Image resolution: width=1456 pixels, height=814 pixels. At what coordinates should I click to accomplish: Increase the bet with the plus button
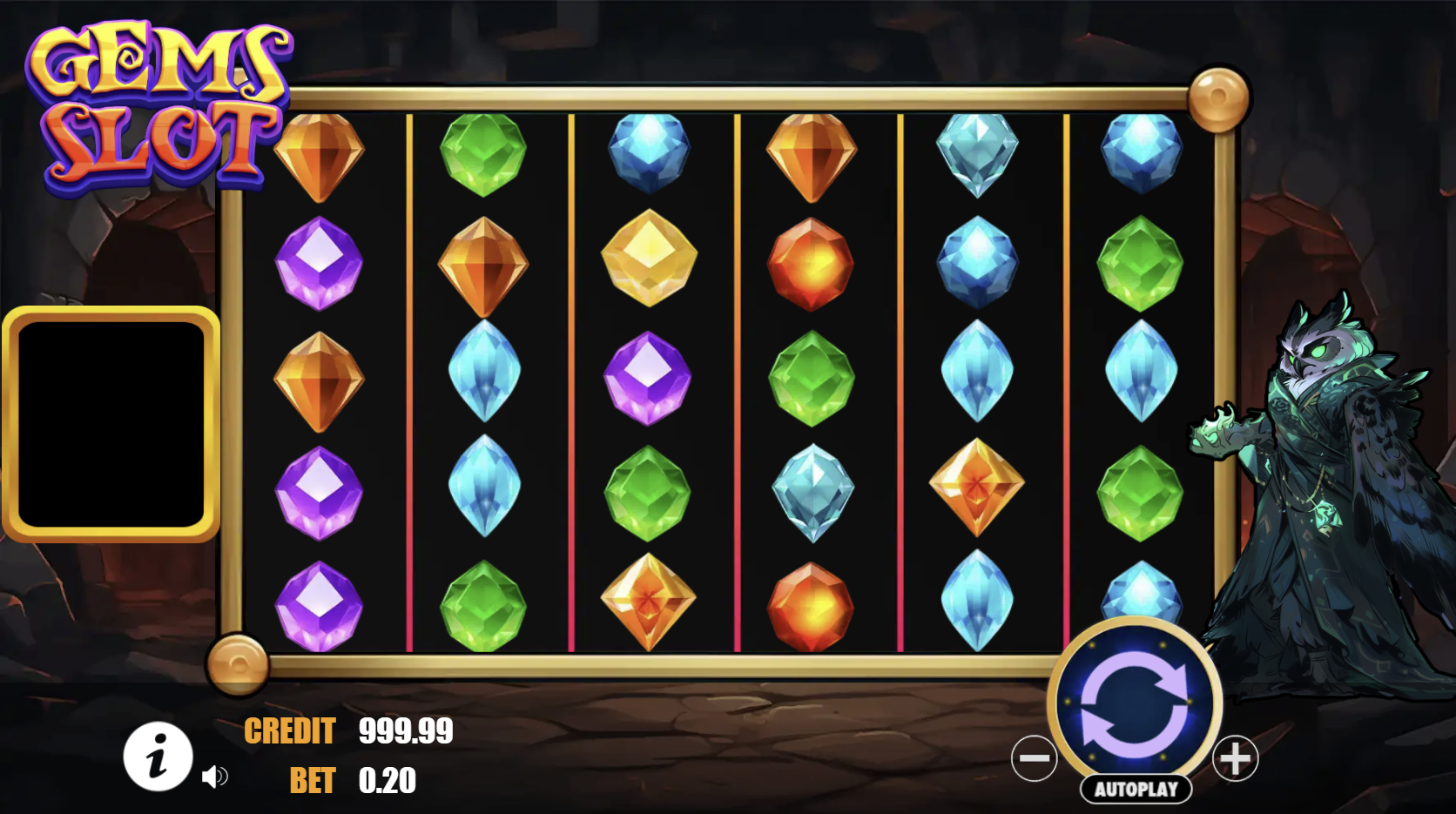(x=1235, y=758)
